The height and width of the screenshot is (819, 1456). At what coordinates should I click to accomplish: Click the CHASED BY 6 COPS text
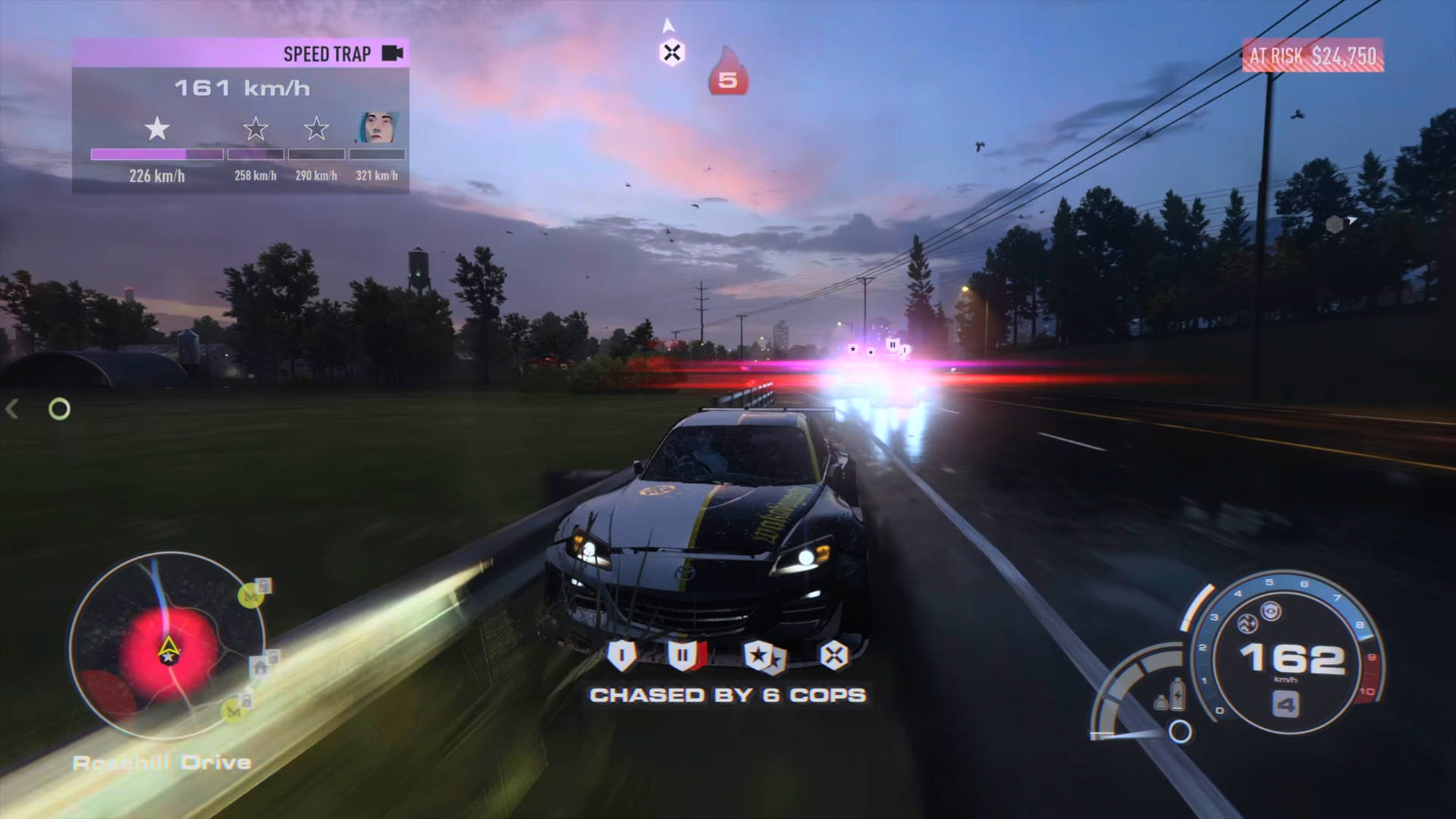729,694
